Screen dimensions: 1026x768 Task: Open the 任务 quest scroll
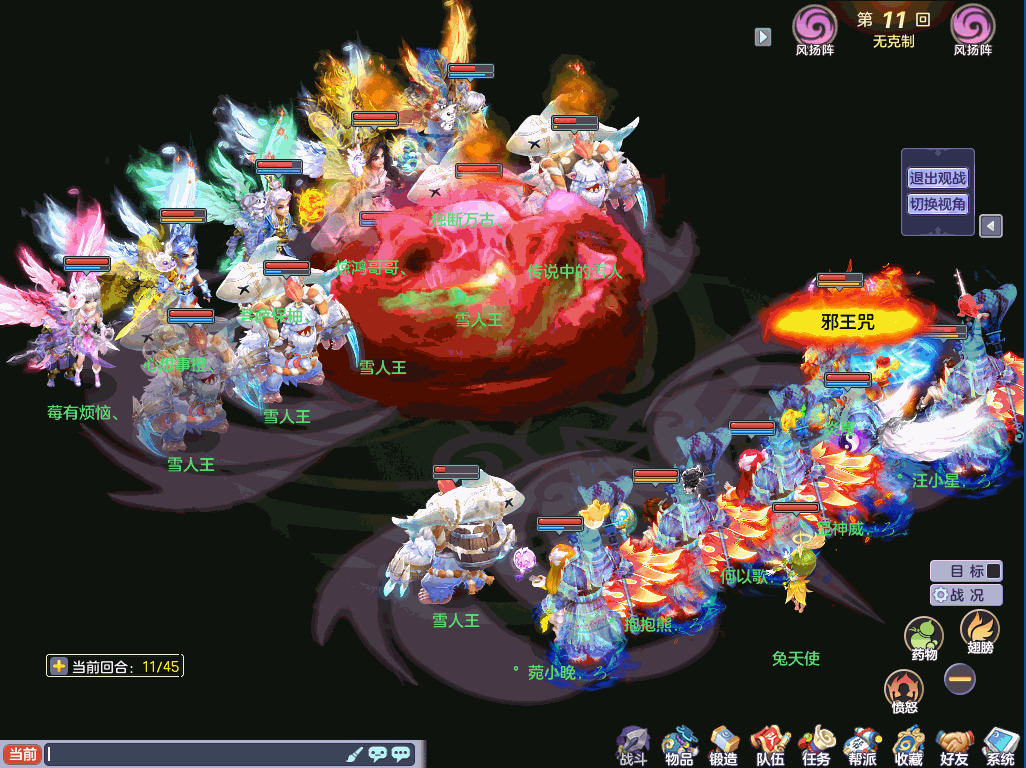click(816, 745)
